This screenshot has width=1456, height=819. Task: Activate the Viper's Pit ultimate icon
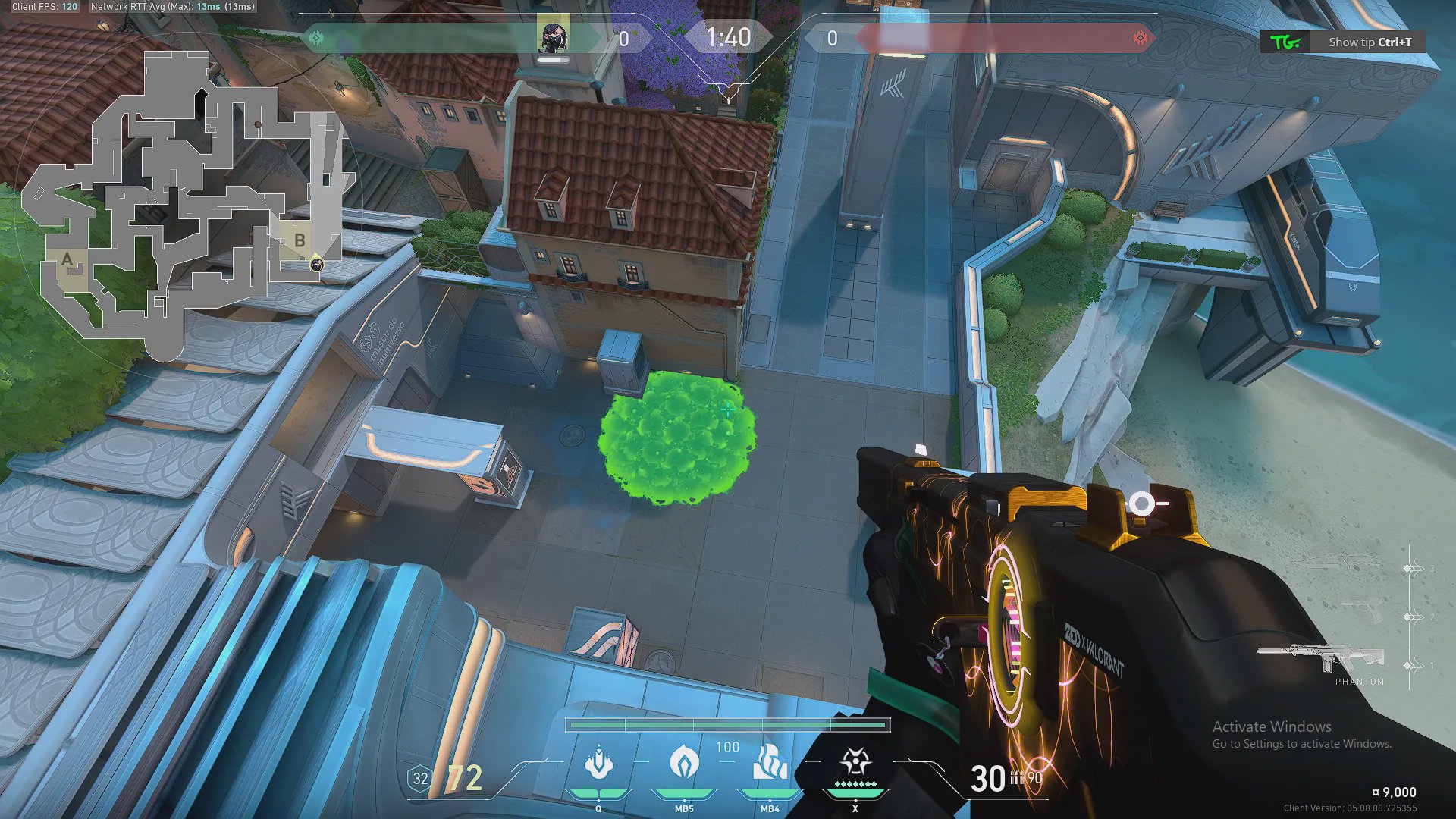coord(855,761)
